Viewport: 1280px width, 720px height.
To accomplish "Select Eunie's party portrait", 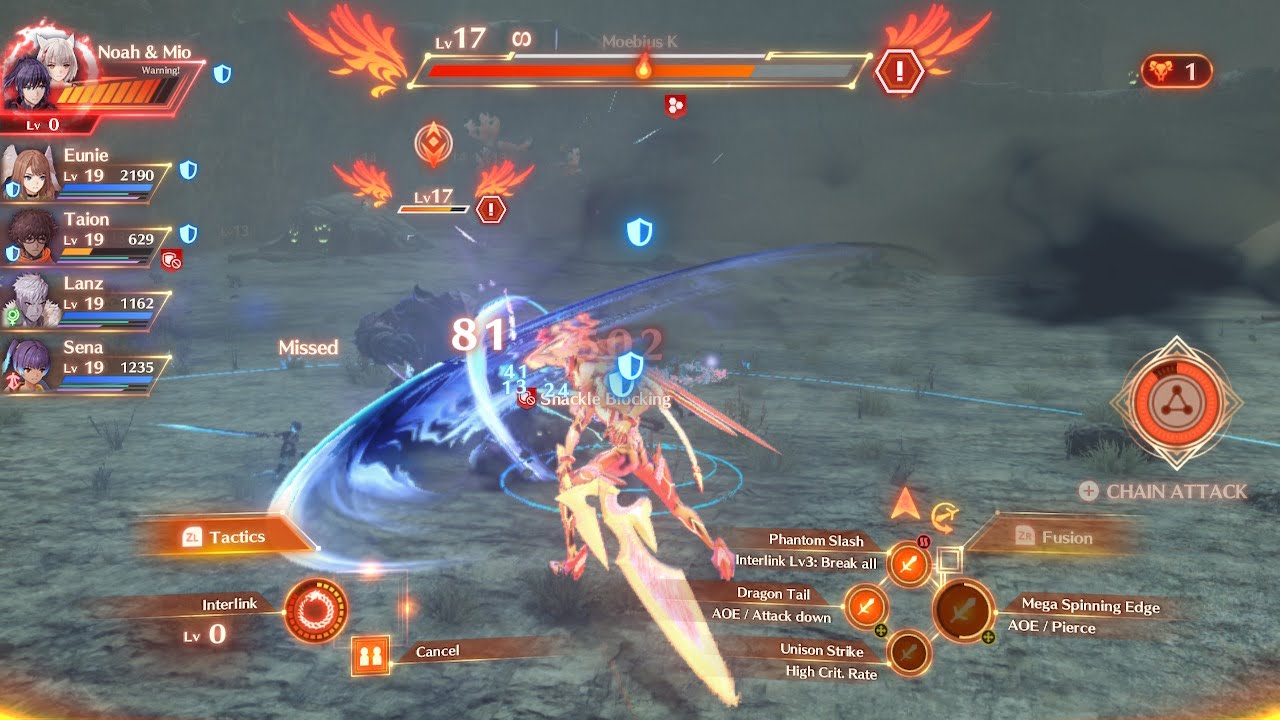I will pyautogui.click(x=31, y=175).
